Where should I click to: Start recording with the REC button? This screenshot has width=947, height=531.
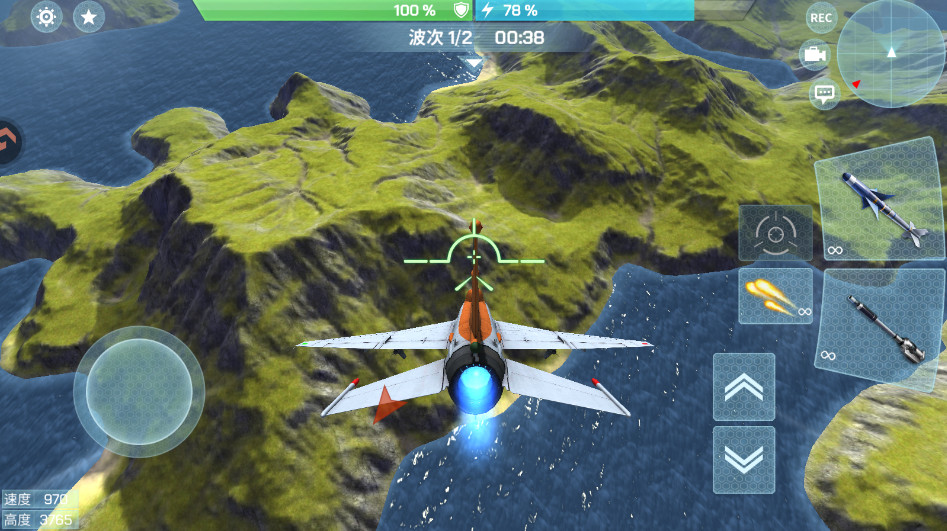coord(821,17)
